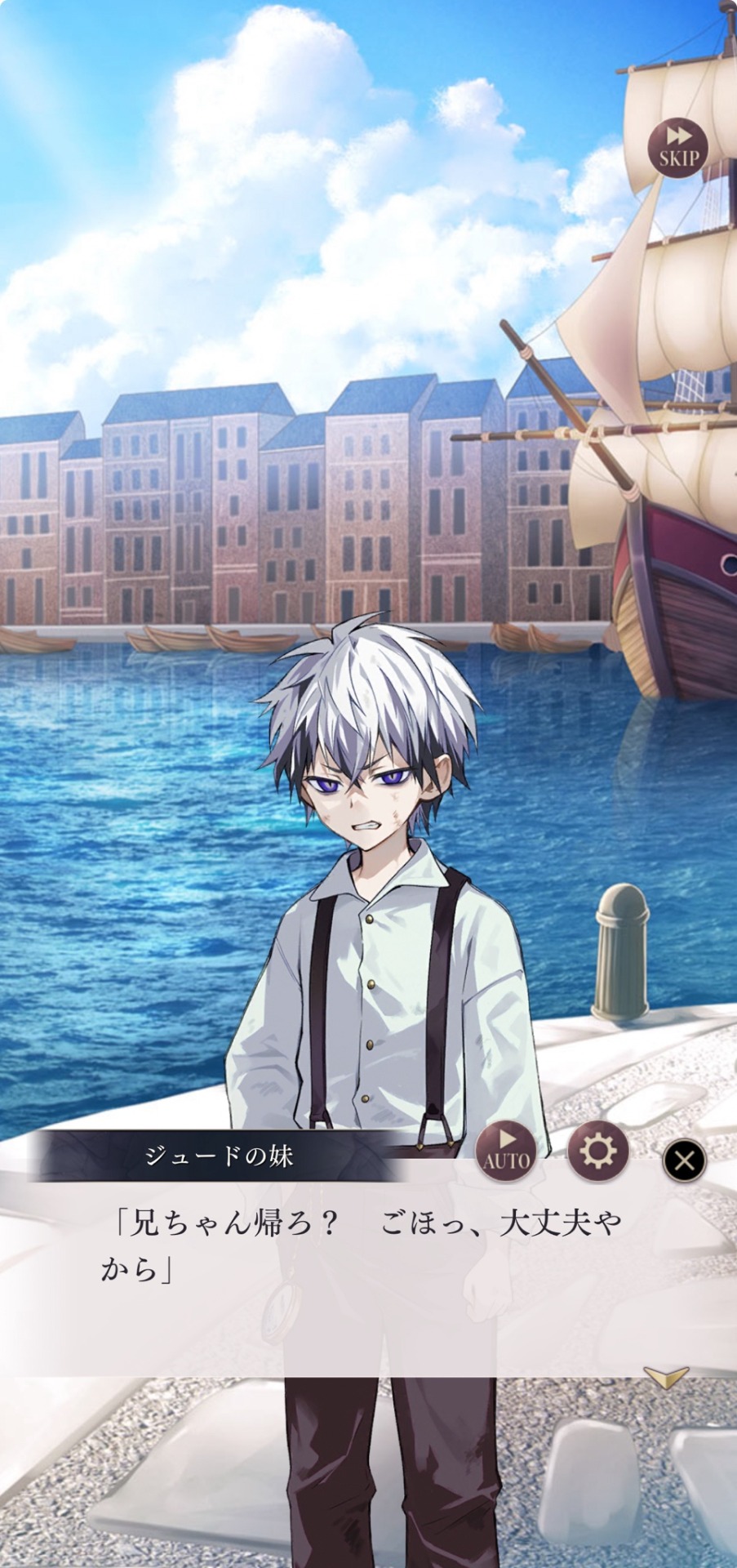Skip the story scene with SKIP
This screenshot has width=737, height=1568.
[x=677, y=148]
